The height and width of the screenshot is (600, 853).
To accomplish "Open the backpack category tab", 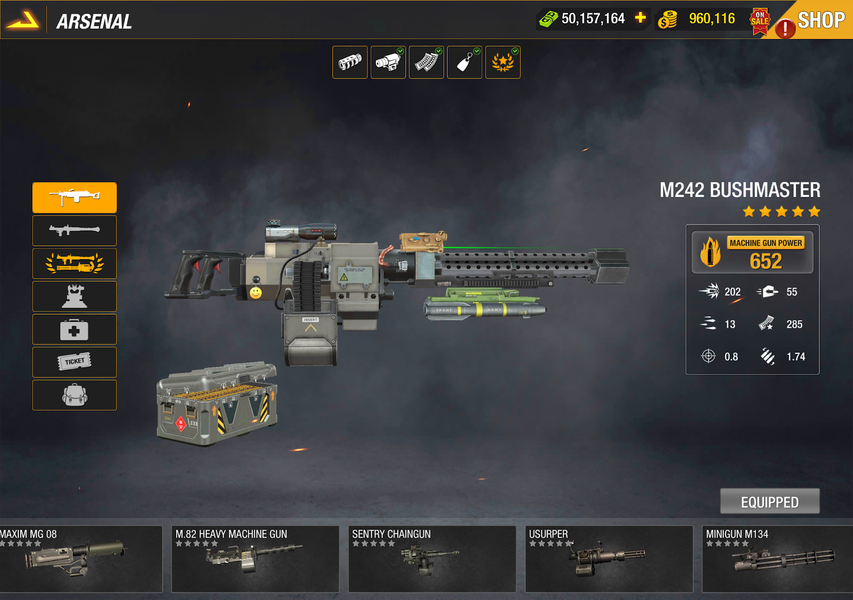I will point(74,395).
